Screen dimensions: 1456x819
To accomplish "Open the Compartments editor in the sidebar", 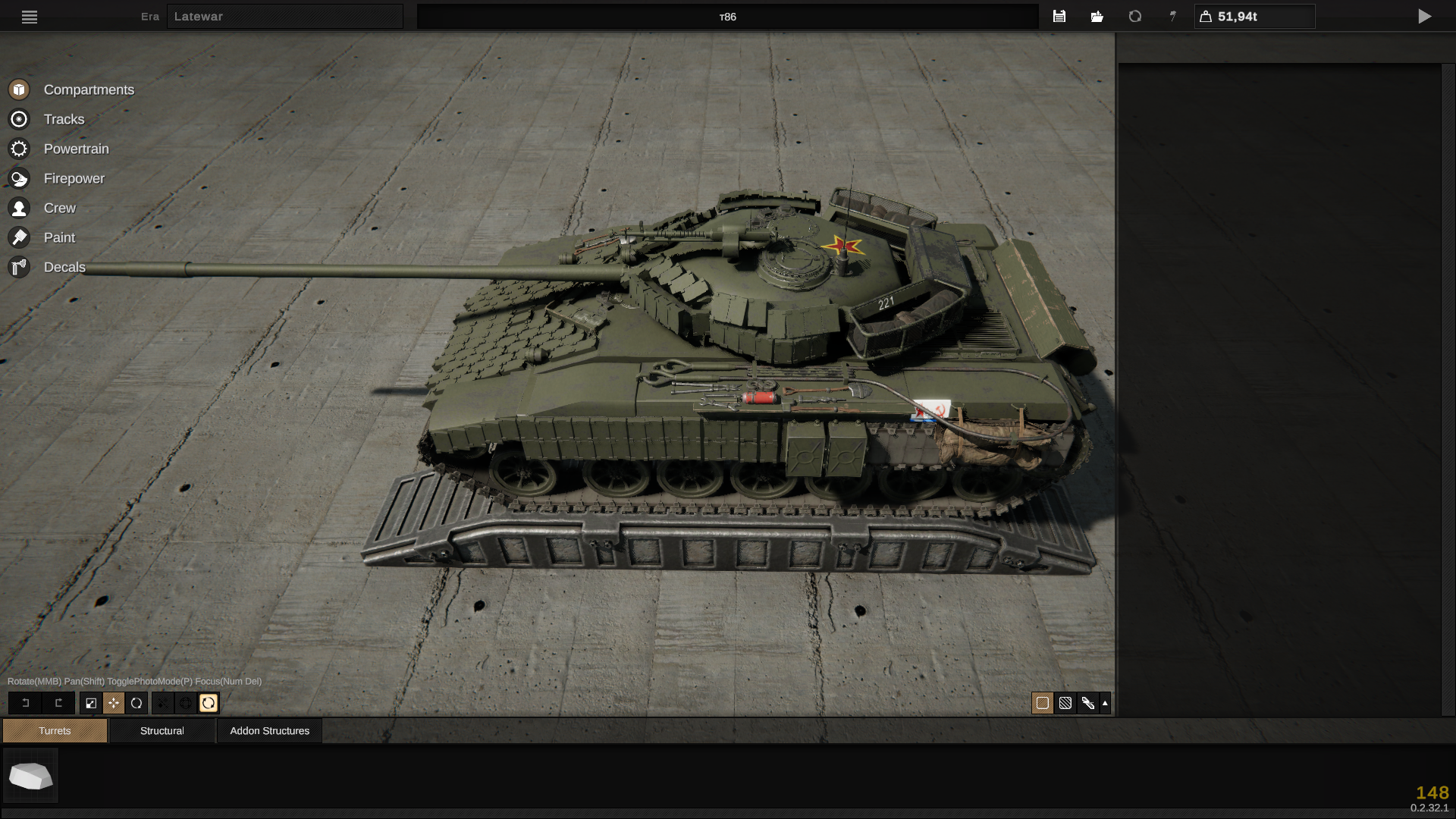I will click(89, 89).
